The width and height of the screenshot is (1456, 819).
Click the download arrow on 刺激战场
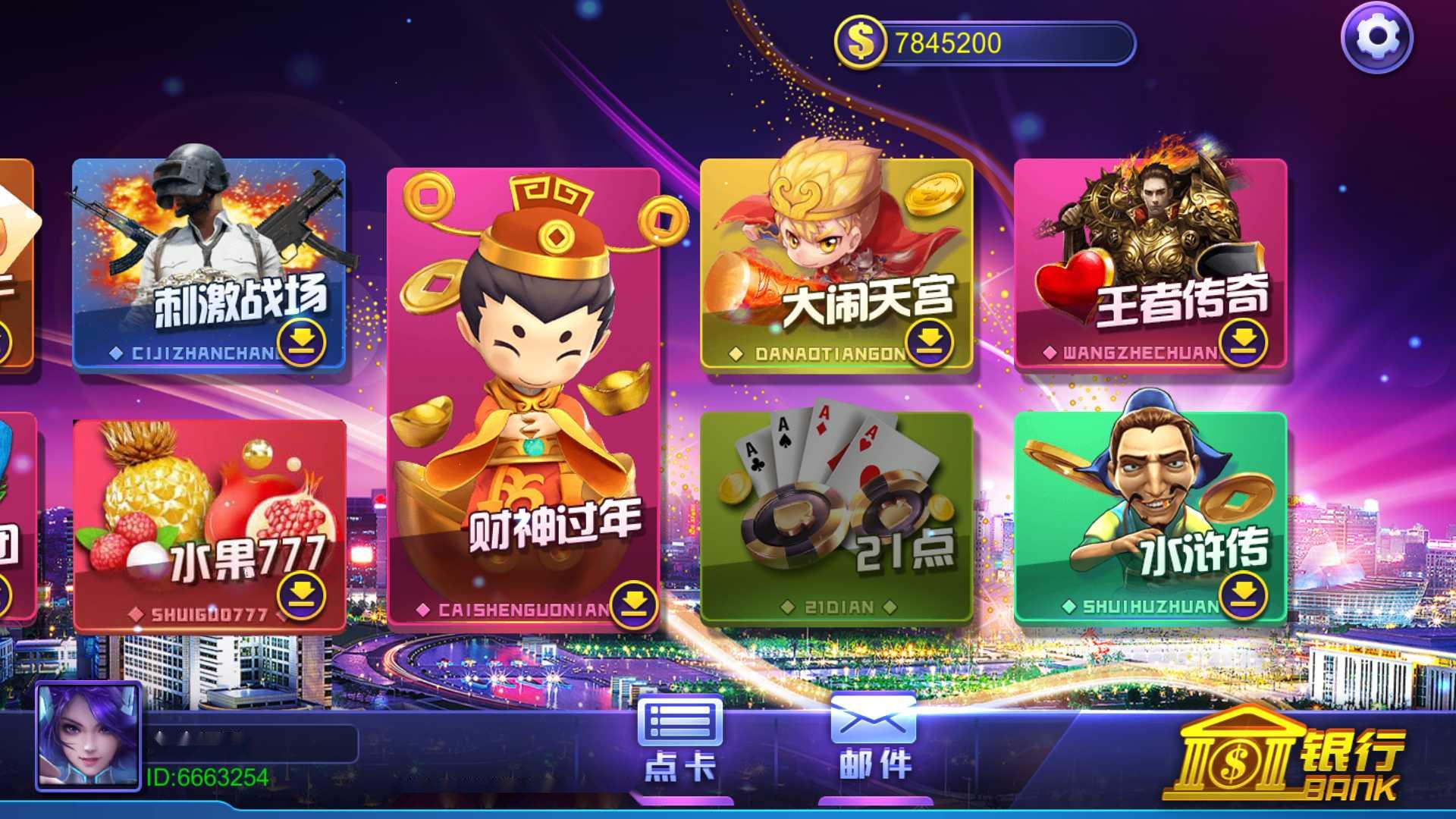point(300,344)
